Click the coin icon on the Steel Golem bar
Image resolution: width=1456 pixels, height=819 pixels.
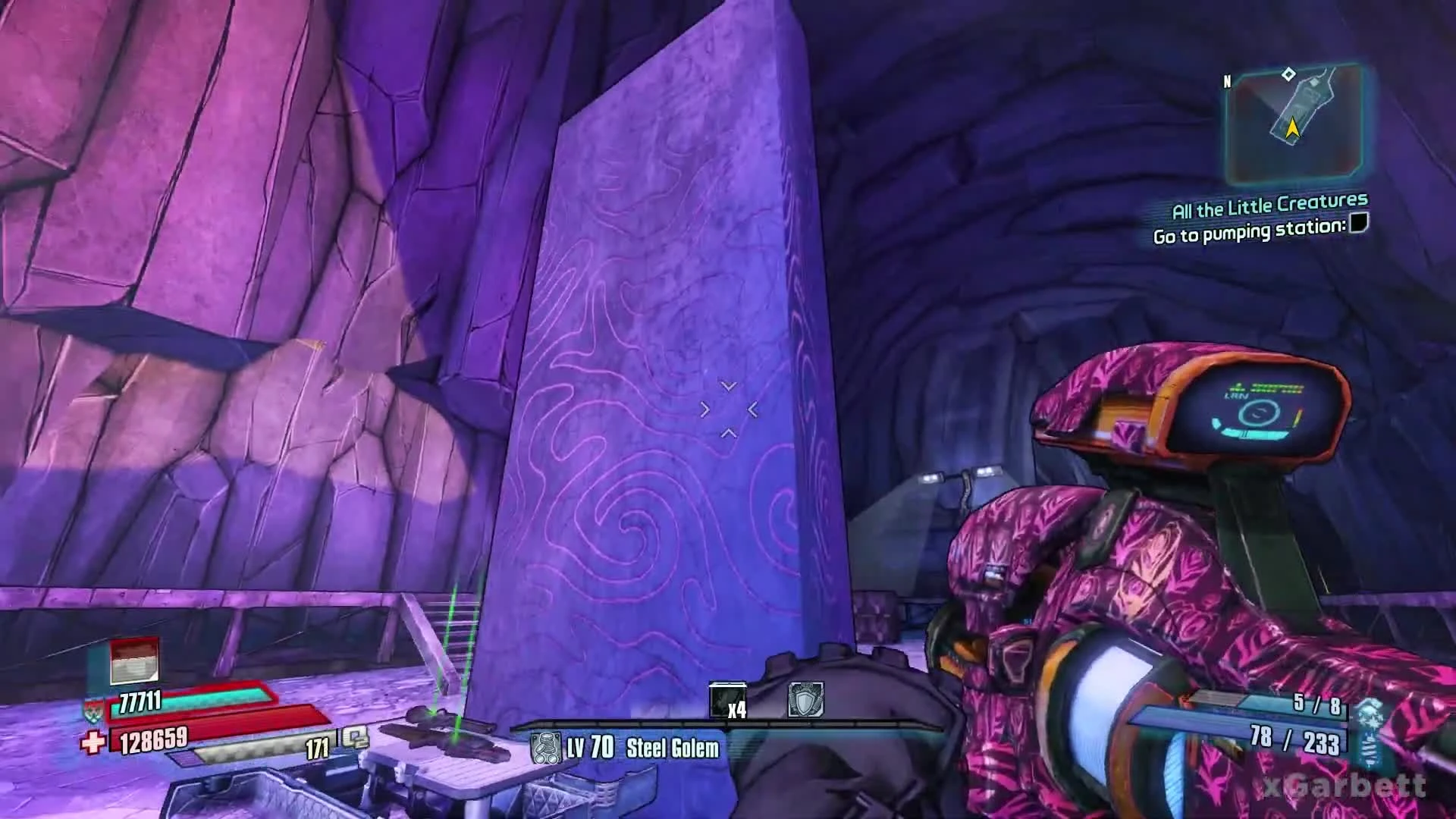(548, 747)
